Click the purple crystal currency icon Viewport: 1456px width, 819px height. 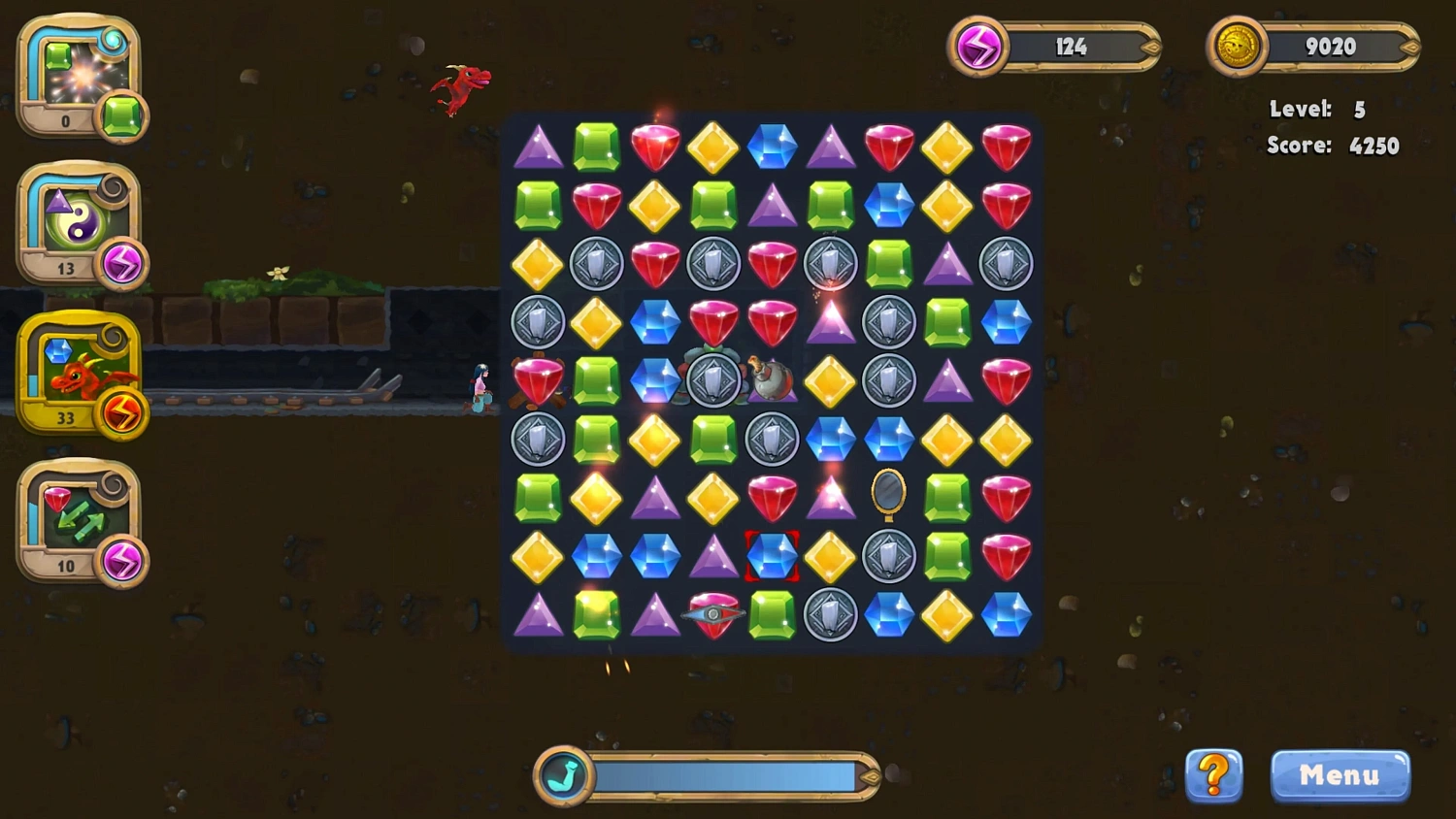click(x=978, y=46)
